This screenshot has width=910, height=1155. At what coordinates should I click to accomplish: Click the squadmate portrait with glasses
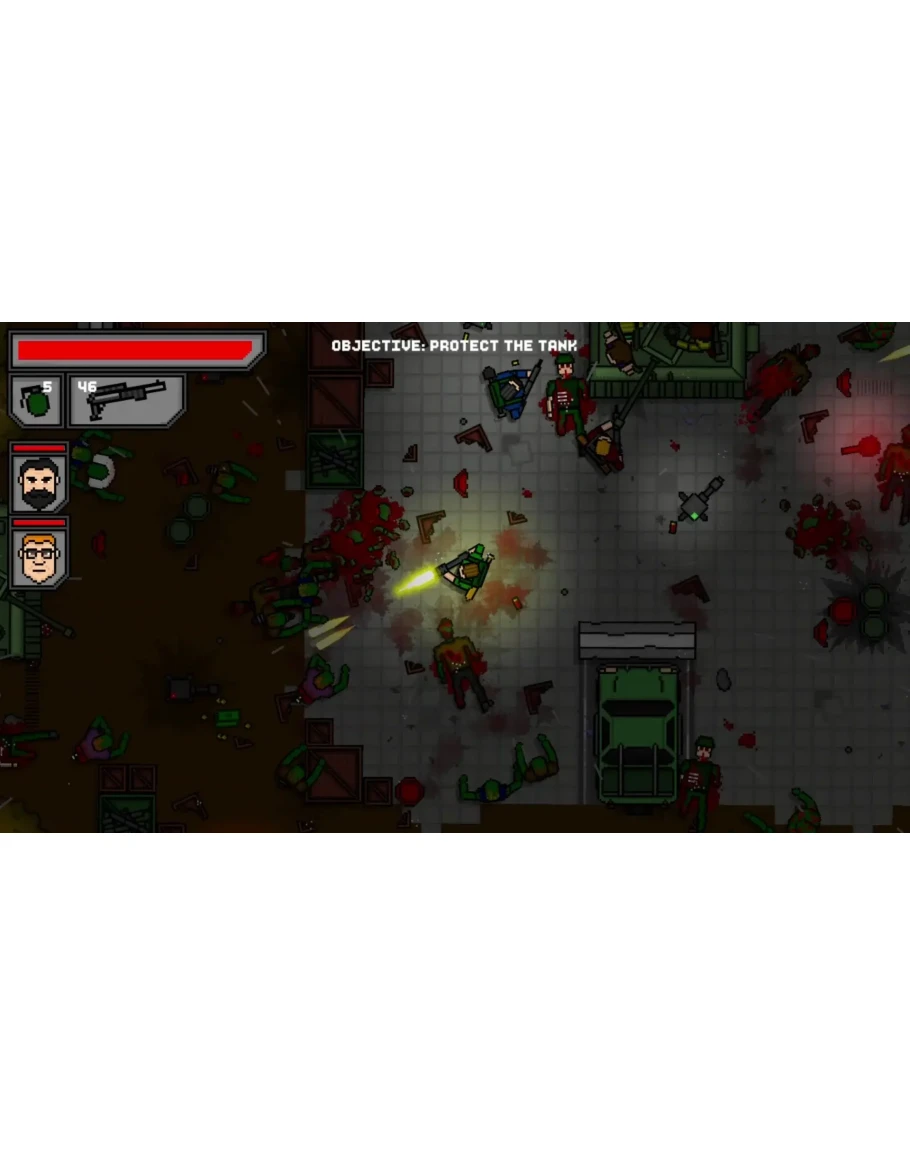tap(40, 558)
